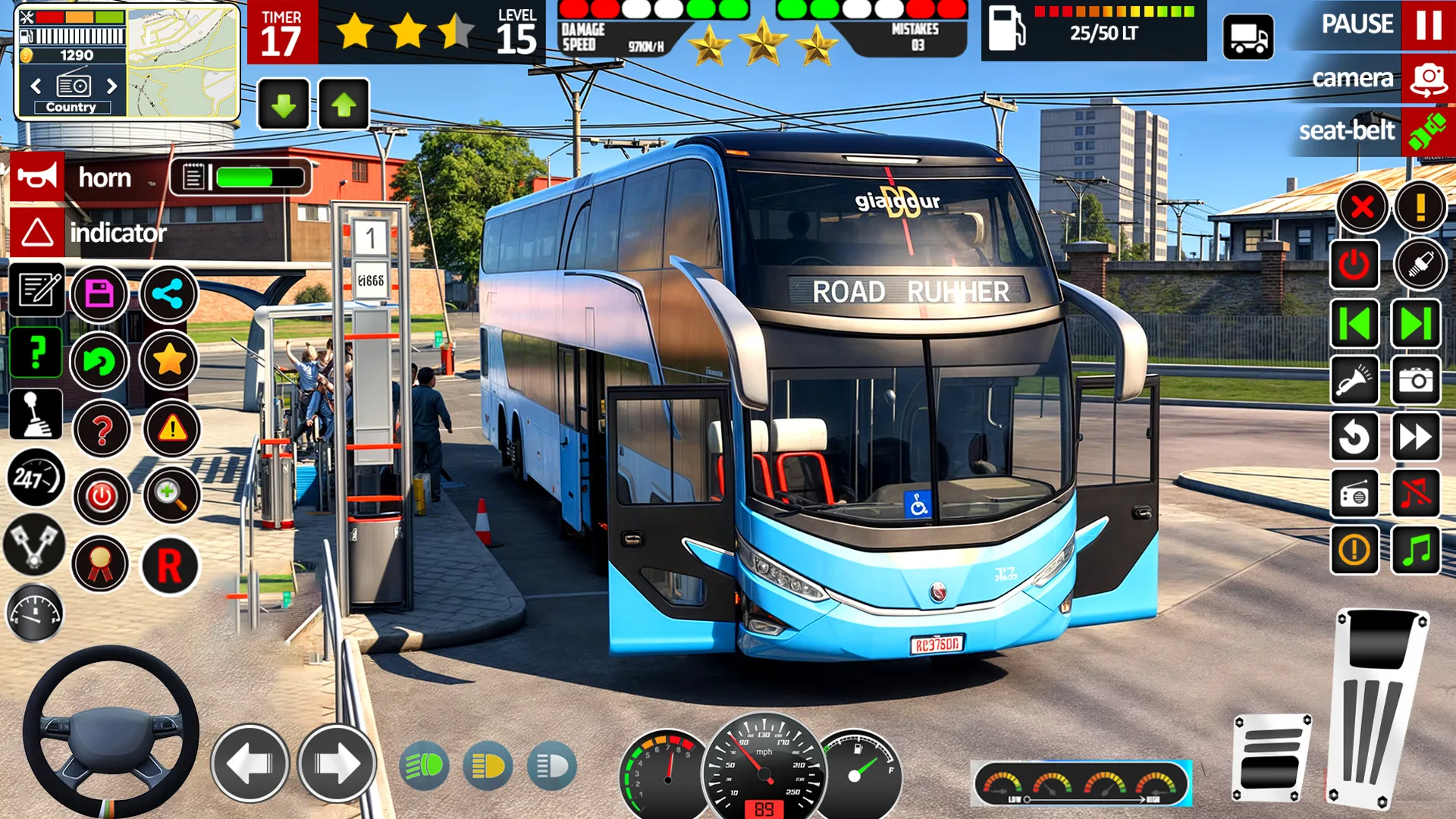Click the green down arrow button
1456x819 pixels.
click(284, 105)
